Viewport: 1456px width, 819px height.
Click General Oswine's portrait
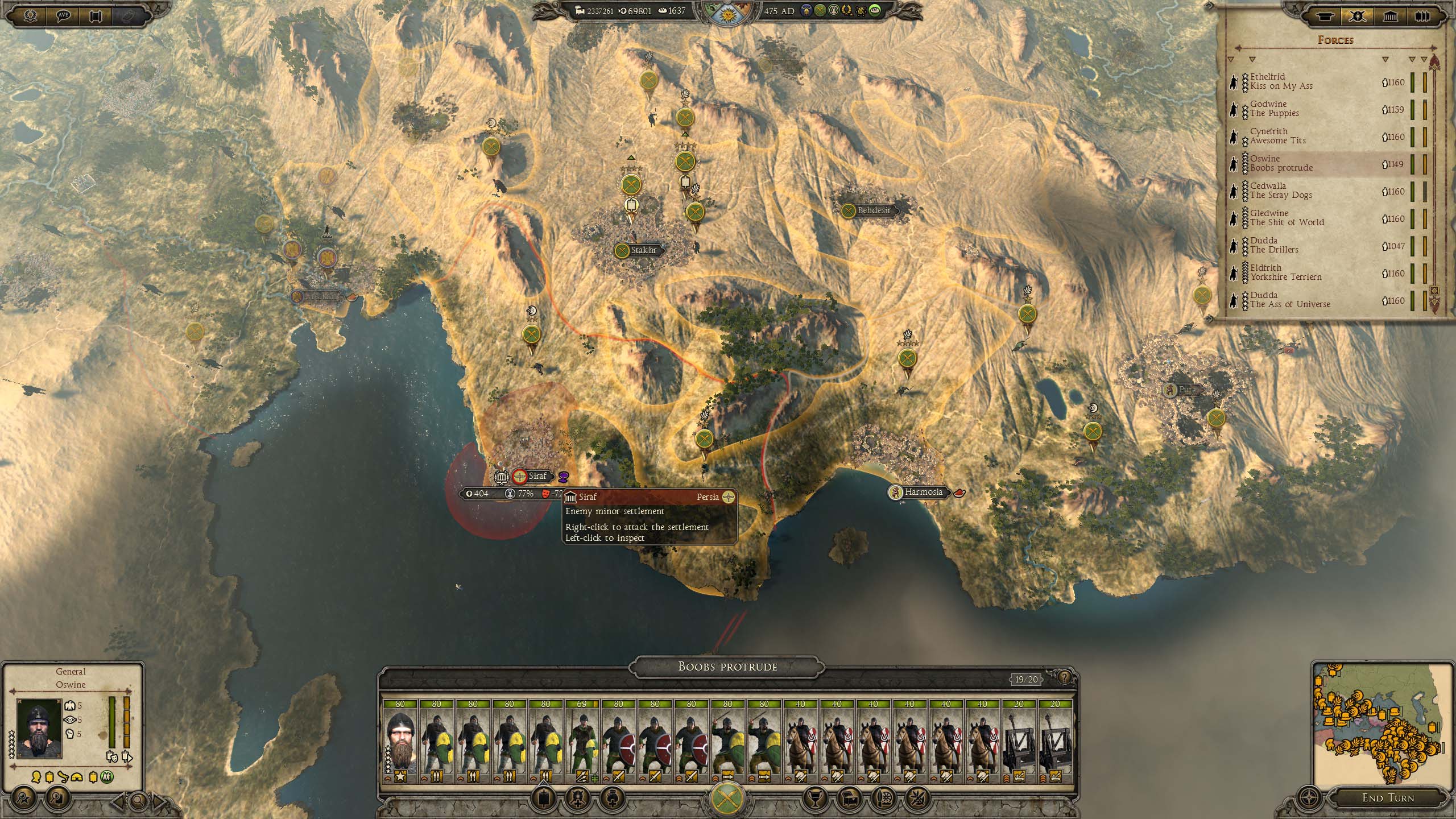point(39,729)
